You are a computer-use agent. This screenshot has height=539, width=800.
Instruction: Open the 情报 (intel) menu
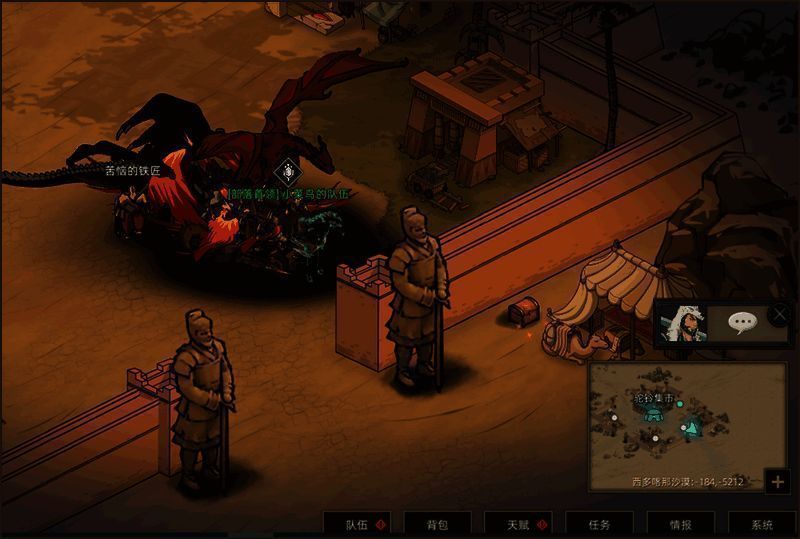coord(680,524)
